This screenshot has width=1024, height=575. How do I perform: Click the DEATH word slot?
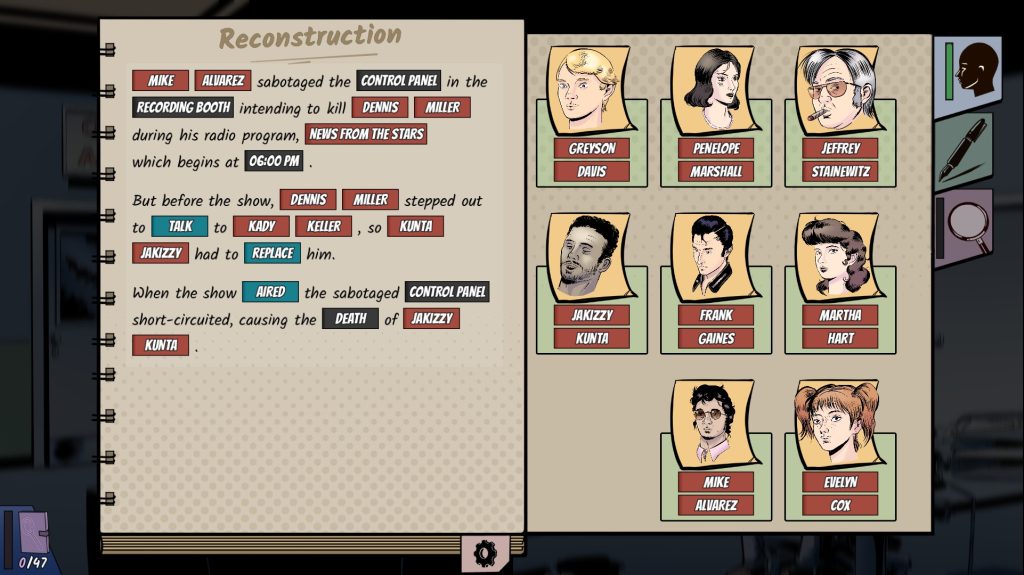[350, 319]
